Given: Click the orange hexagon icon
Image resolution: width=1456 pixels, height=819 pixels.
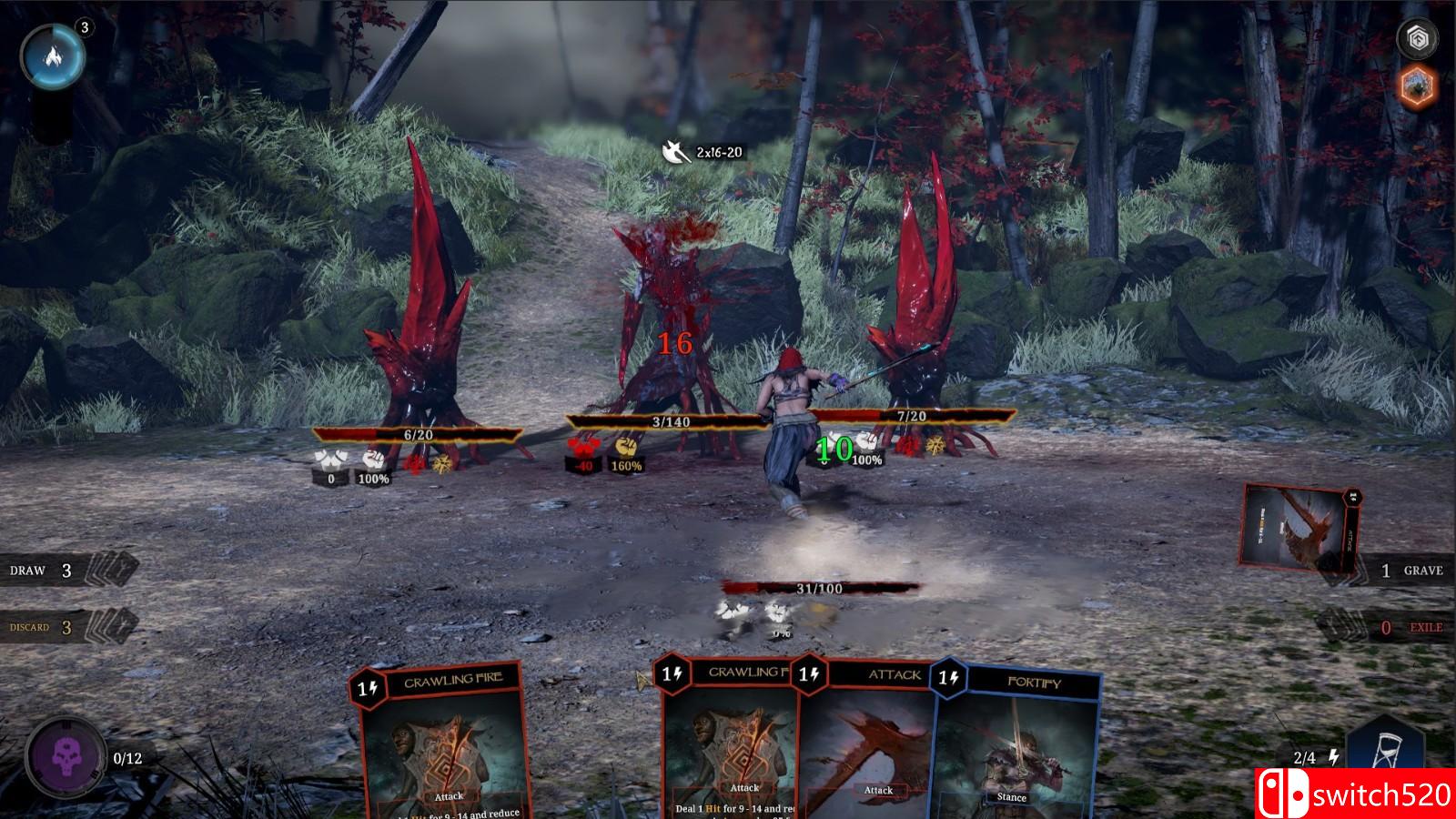Looking at the screenshot, I should pyautogui.click(x=1416, y=87).
